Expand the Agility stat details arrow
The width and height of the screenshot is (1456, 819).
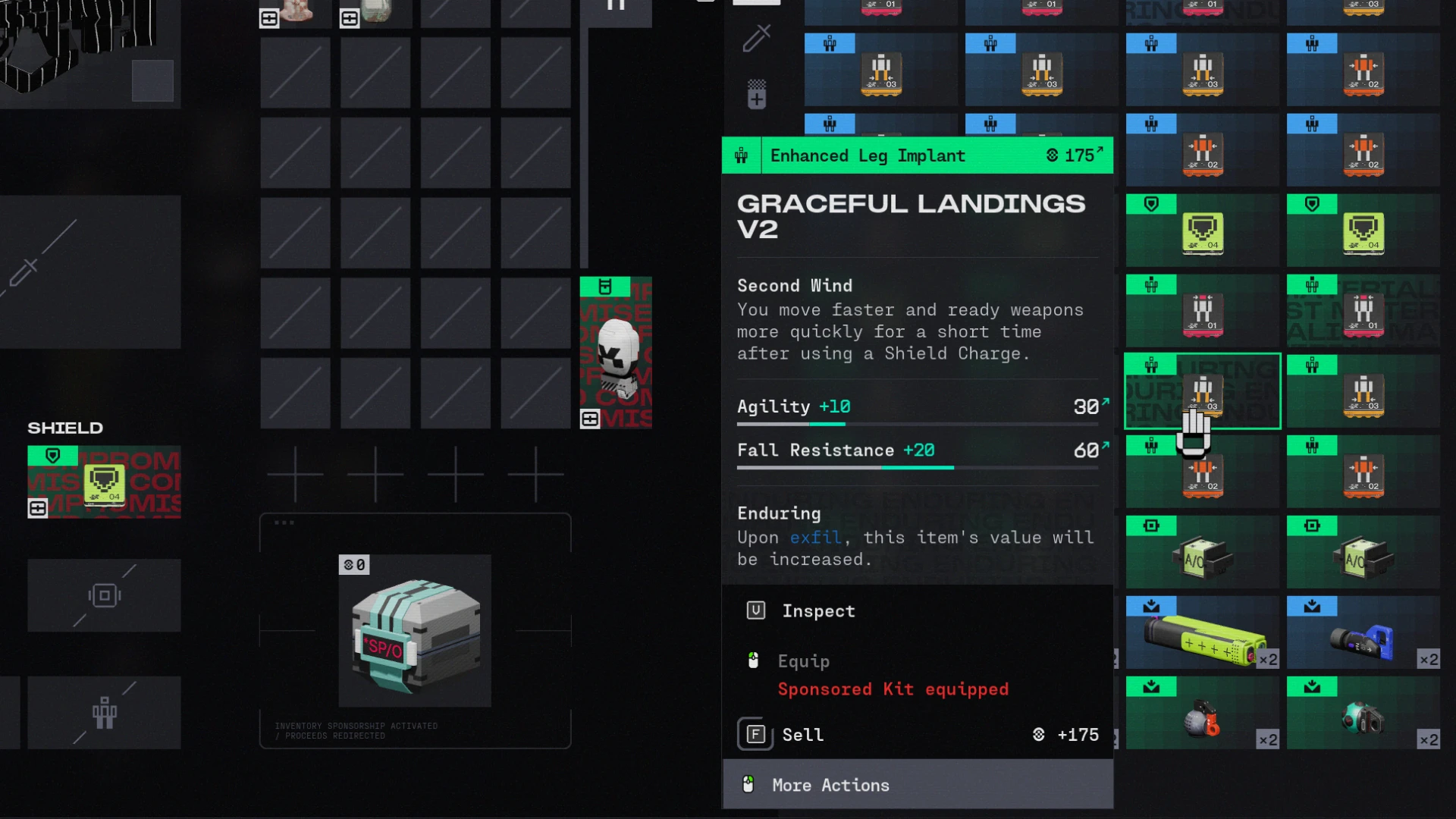[x=1103, y=404]
